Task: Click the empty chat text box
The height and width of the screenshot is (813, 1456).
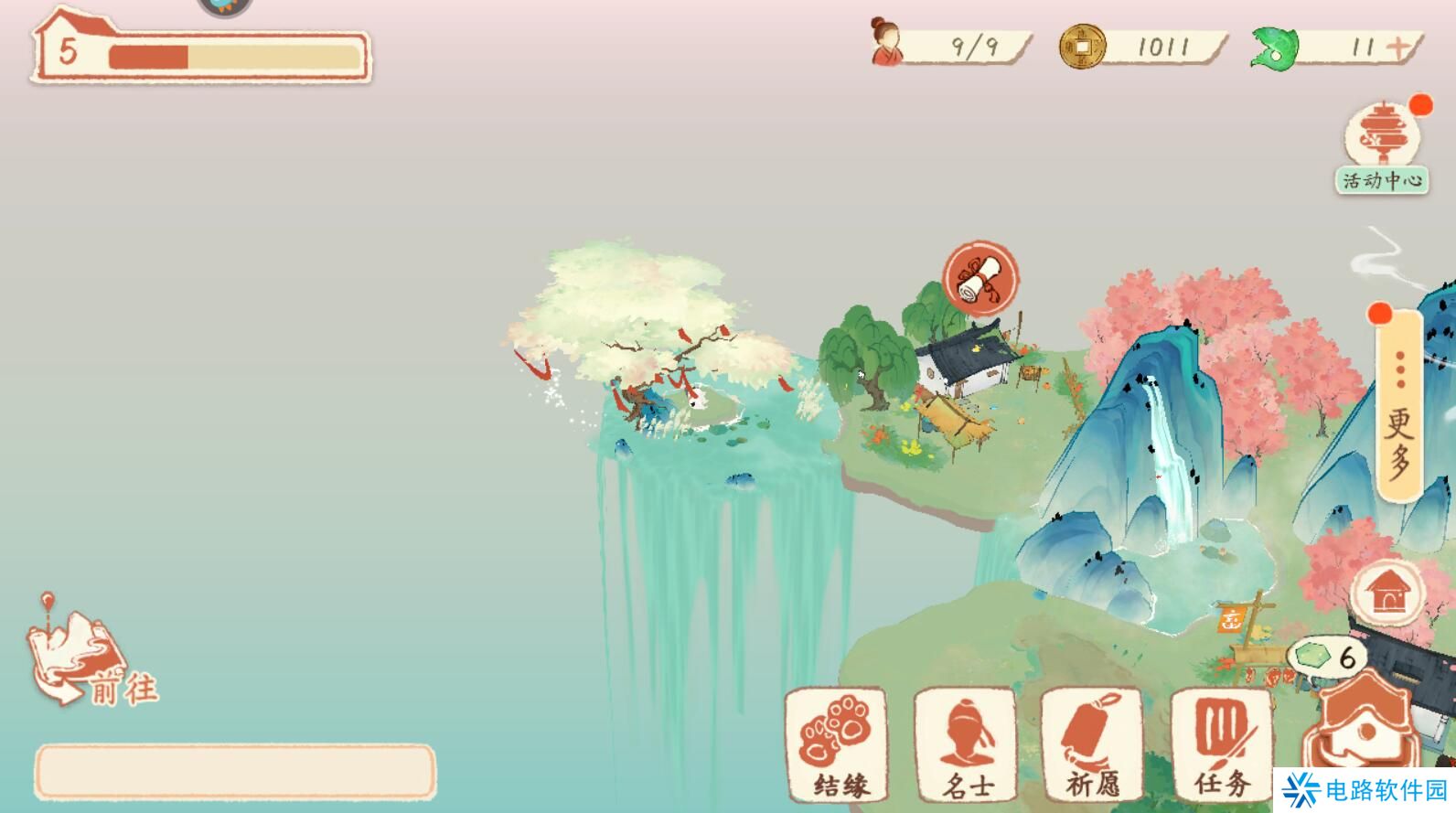Action: coord(235,771)
